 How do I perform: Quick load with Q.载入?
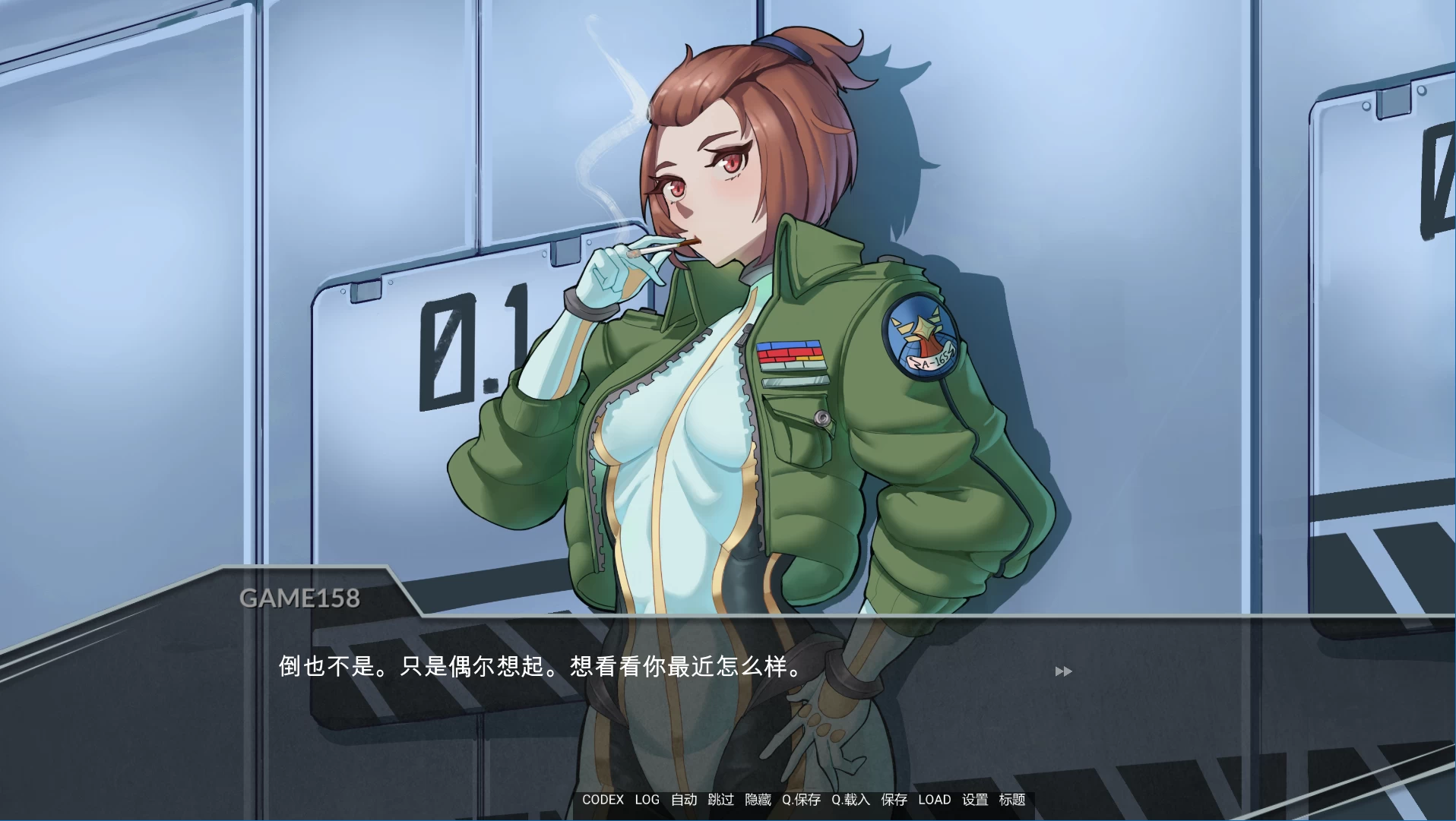pyautogui.click(x=850, y=800)
